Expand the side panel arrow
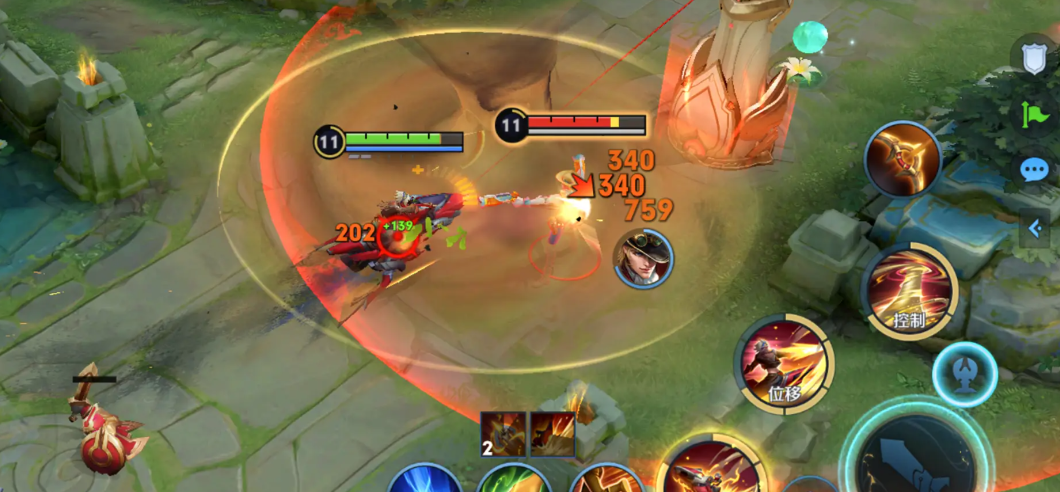 coord(1035,229)
